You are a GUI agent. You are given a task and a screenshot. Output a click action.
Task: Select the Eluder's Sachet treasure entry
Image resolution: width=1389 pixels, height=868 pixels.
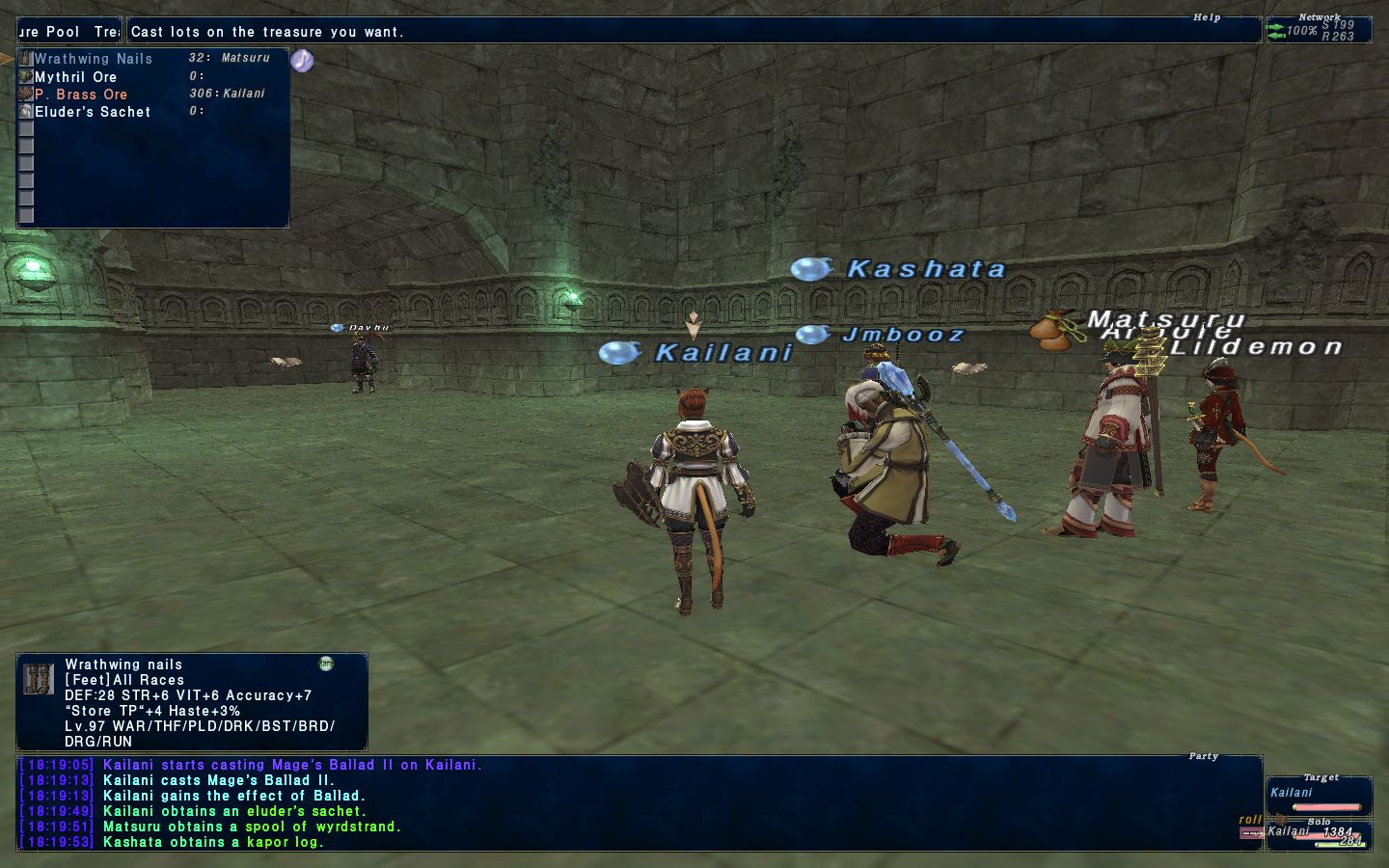(93, 112)
